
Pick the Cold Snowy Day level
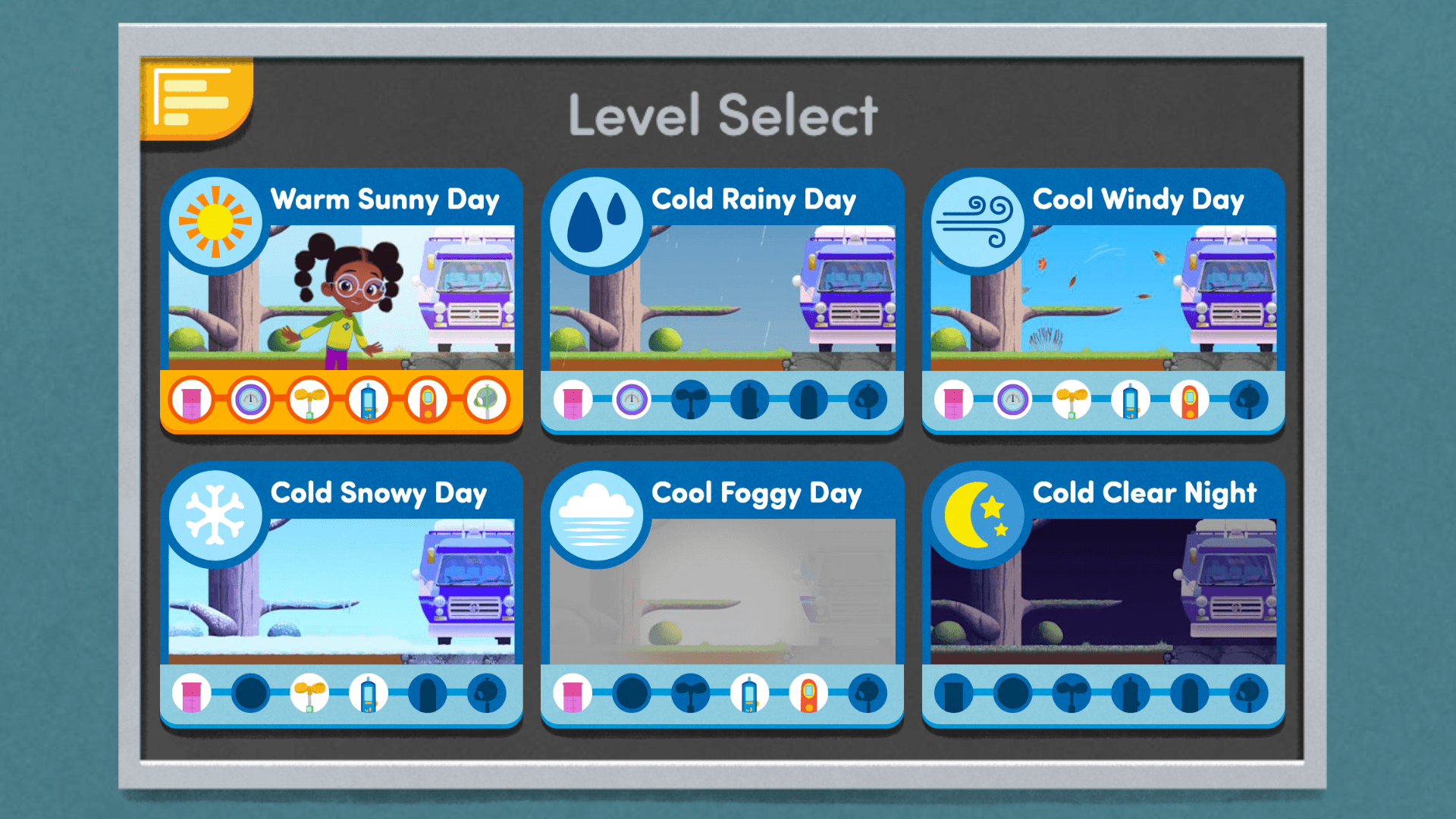click(341, 590)
